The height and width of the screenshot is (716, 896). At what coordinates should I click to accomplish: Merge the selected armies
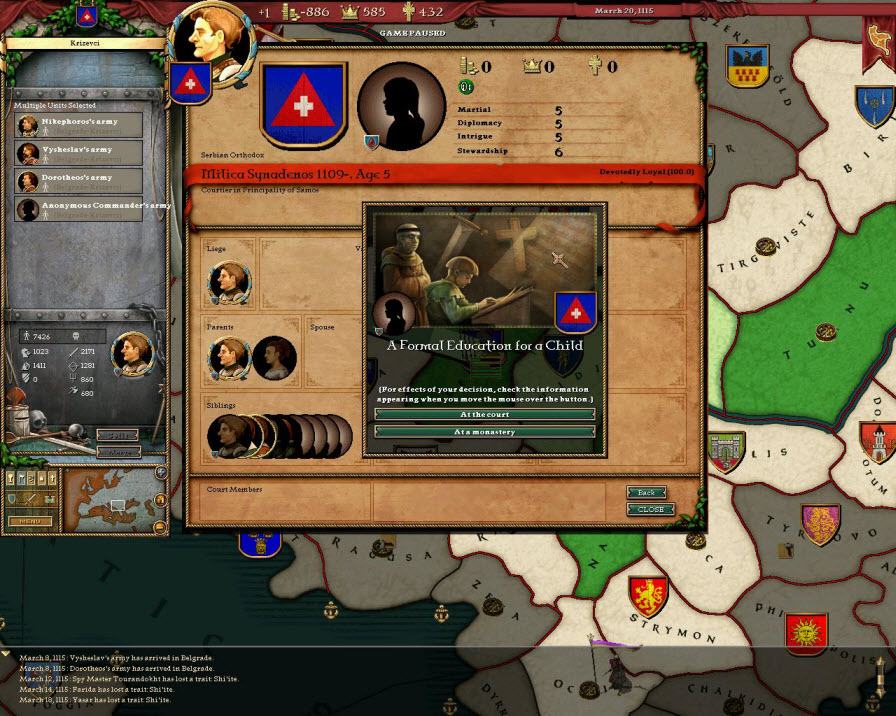tap(118, 452)
